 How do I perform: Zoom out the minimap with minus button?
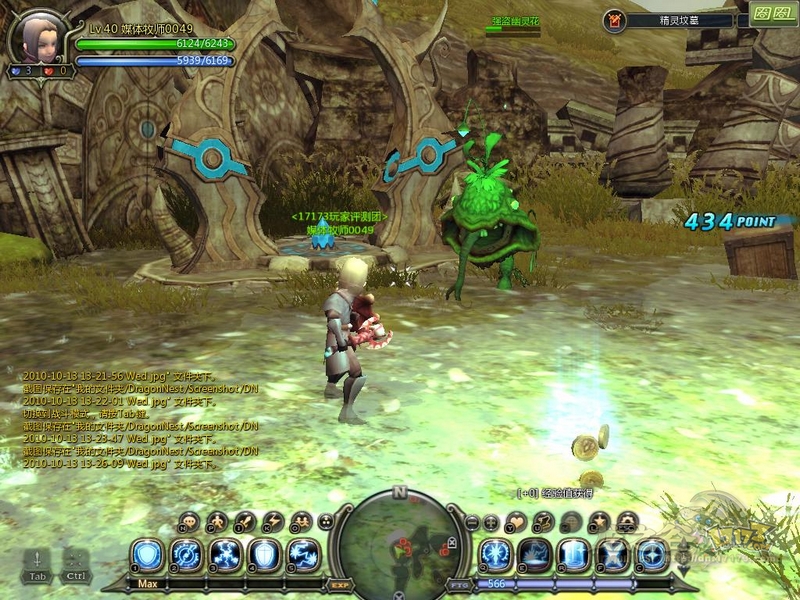[472, 522]
